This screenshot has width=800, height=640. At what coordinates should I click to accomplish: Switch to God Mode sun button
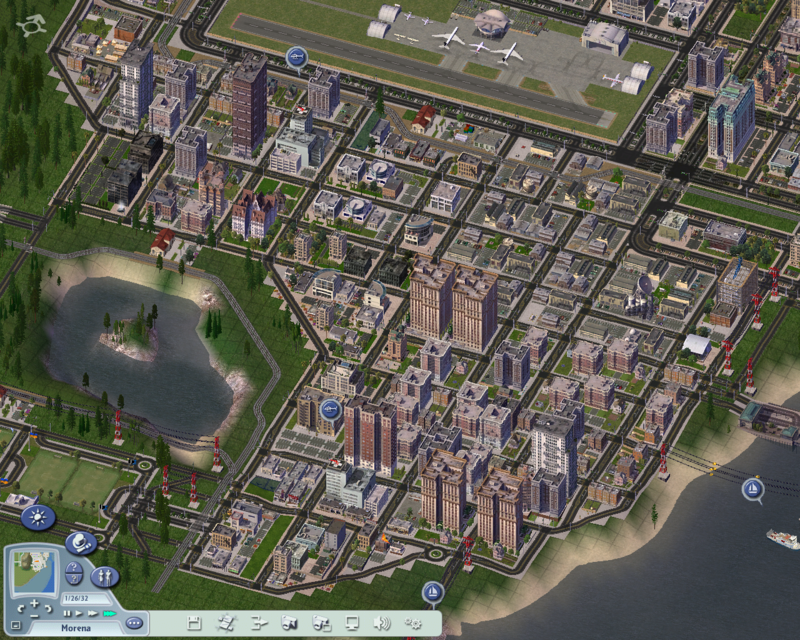point(38,517)
